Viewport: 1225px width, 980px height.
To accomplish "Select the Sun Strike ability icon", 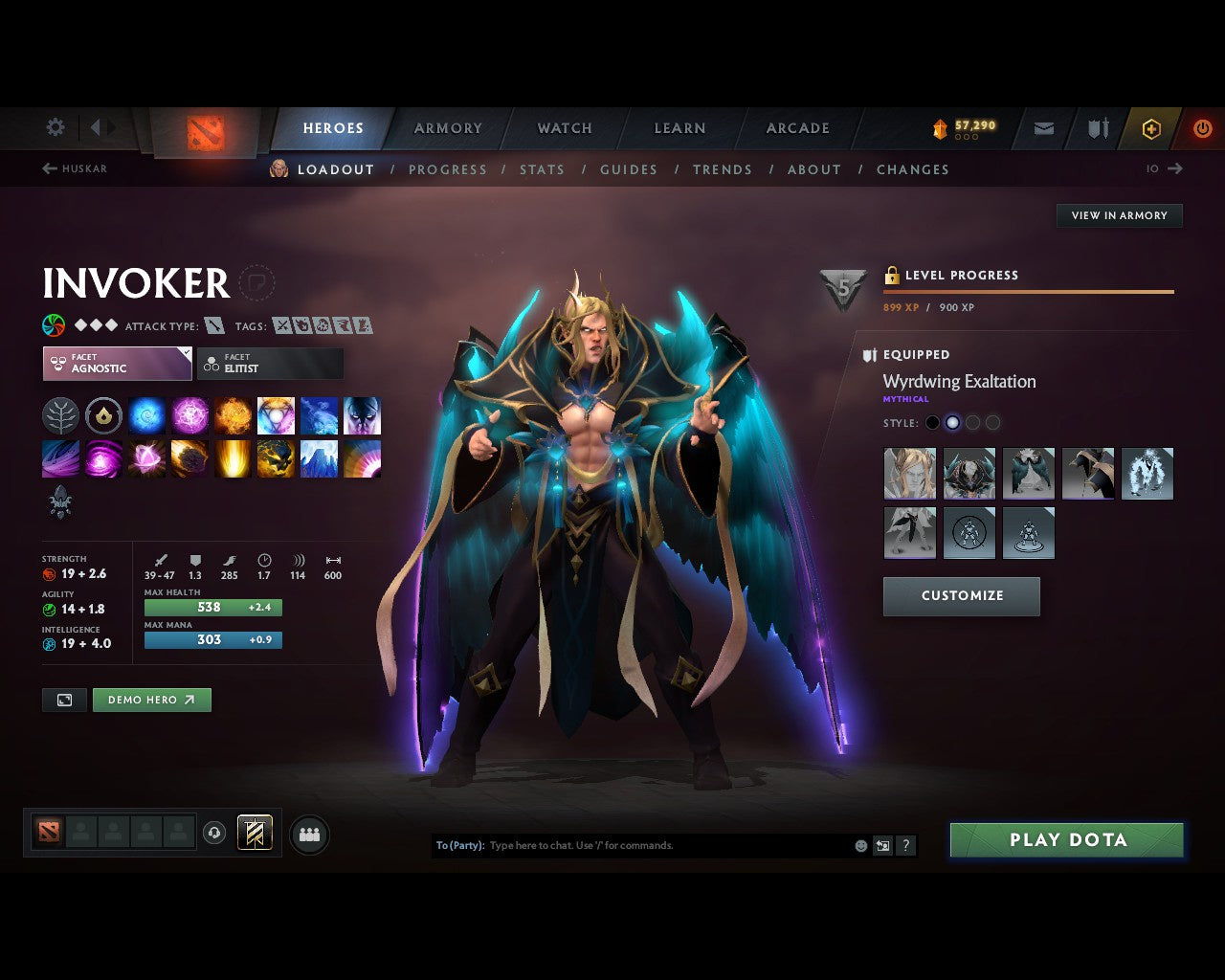I will [x=233, y=458].
